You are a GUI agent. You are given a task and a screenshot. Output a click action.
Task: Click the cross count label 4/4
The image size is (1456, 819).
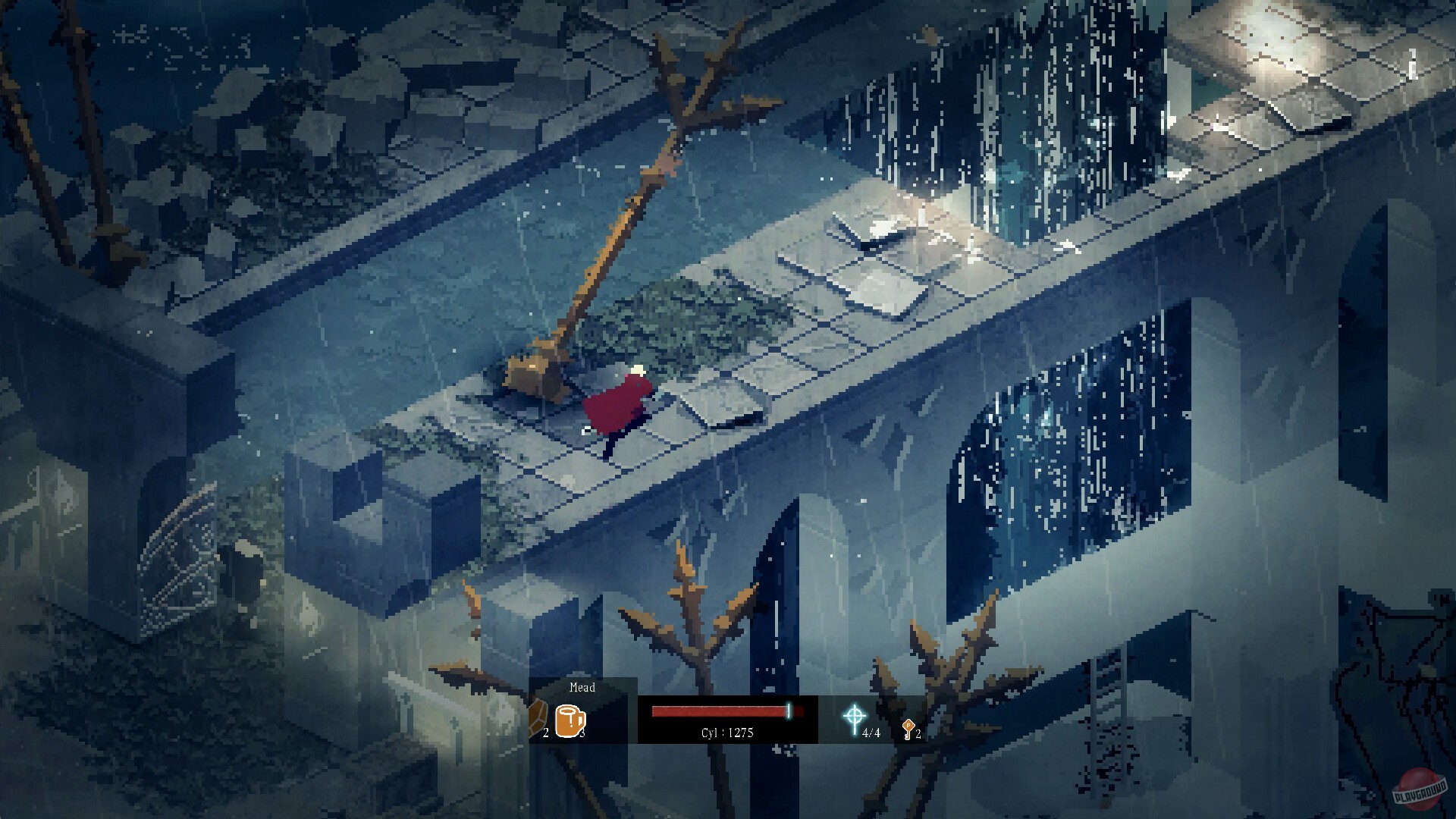pyautogui.click(x=872, y=733)
